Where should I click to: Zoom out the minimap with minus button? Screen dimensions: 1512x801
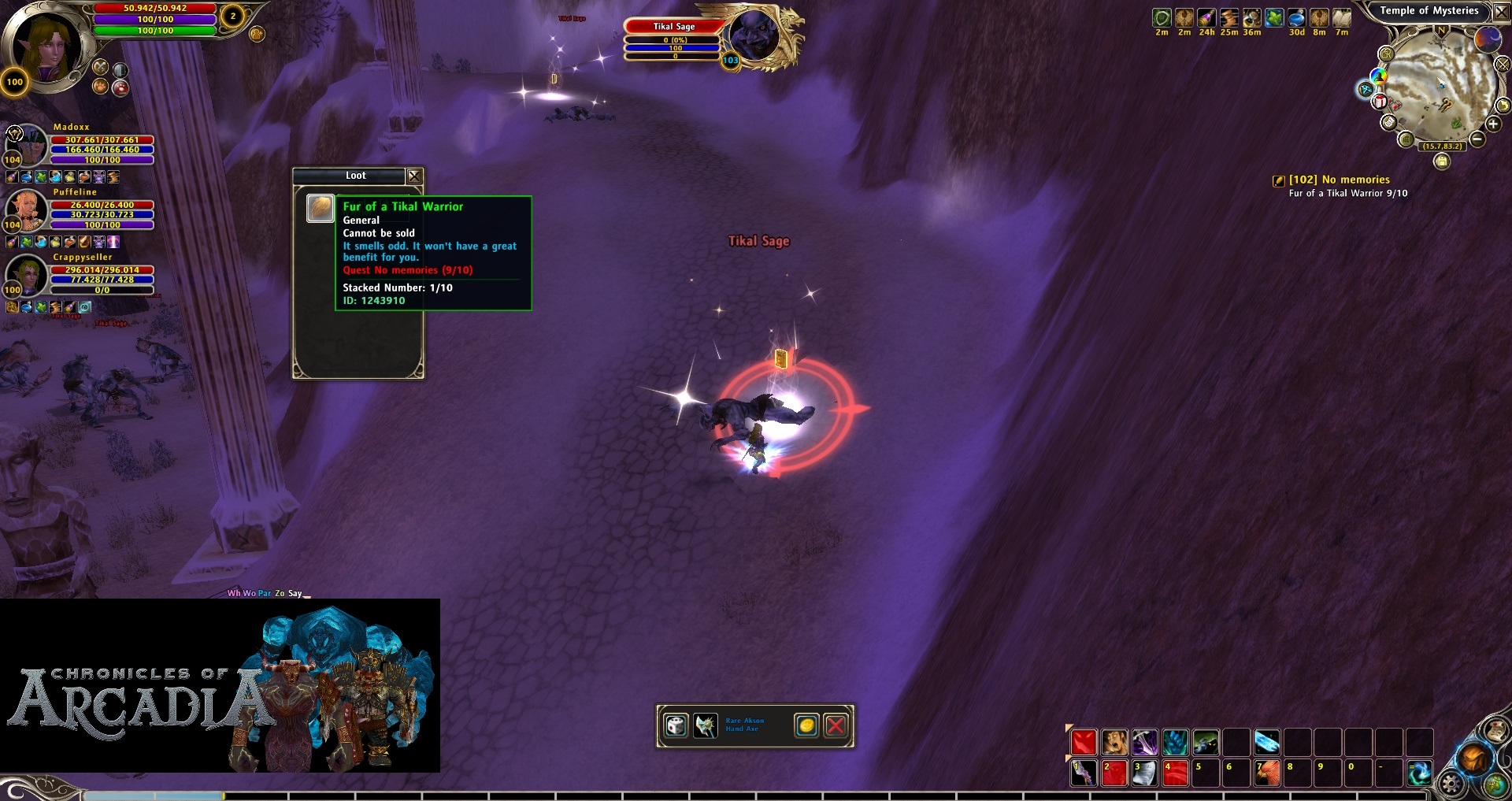point(1477,139)
